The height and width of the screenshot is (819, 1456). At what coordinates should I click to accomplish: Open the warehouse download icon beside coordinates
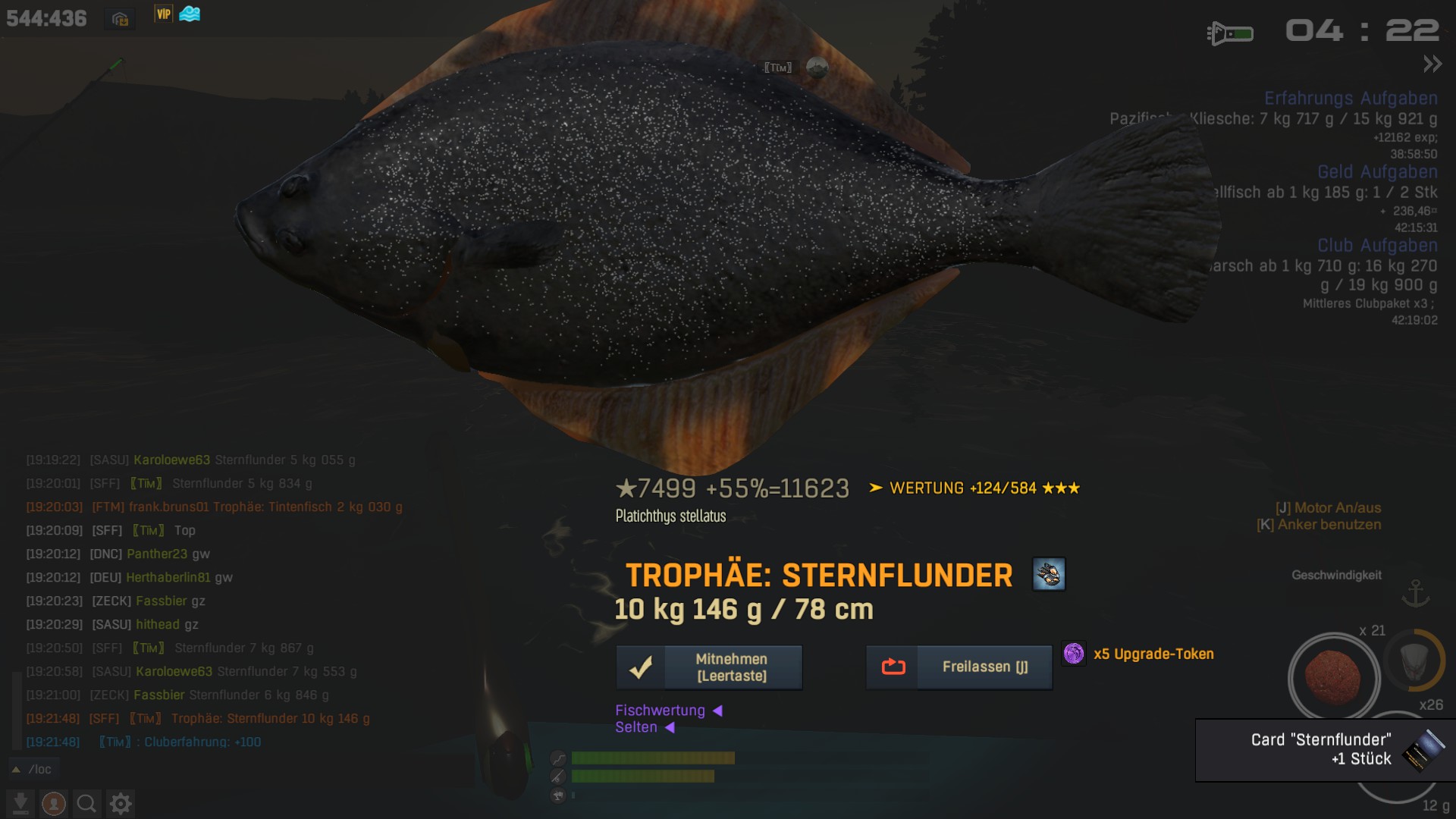[x=120, y=18]
